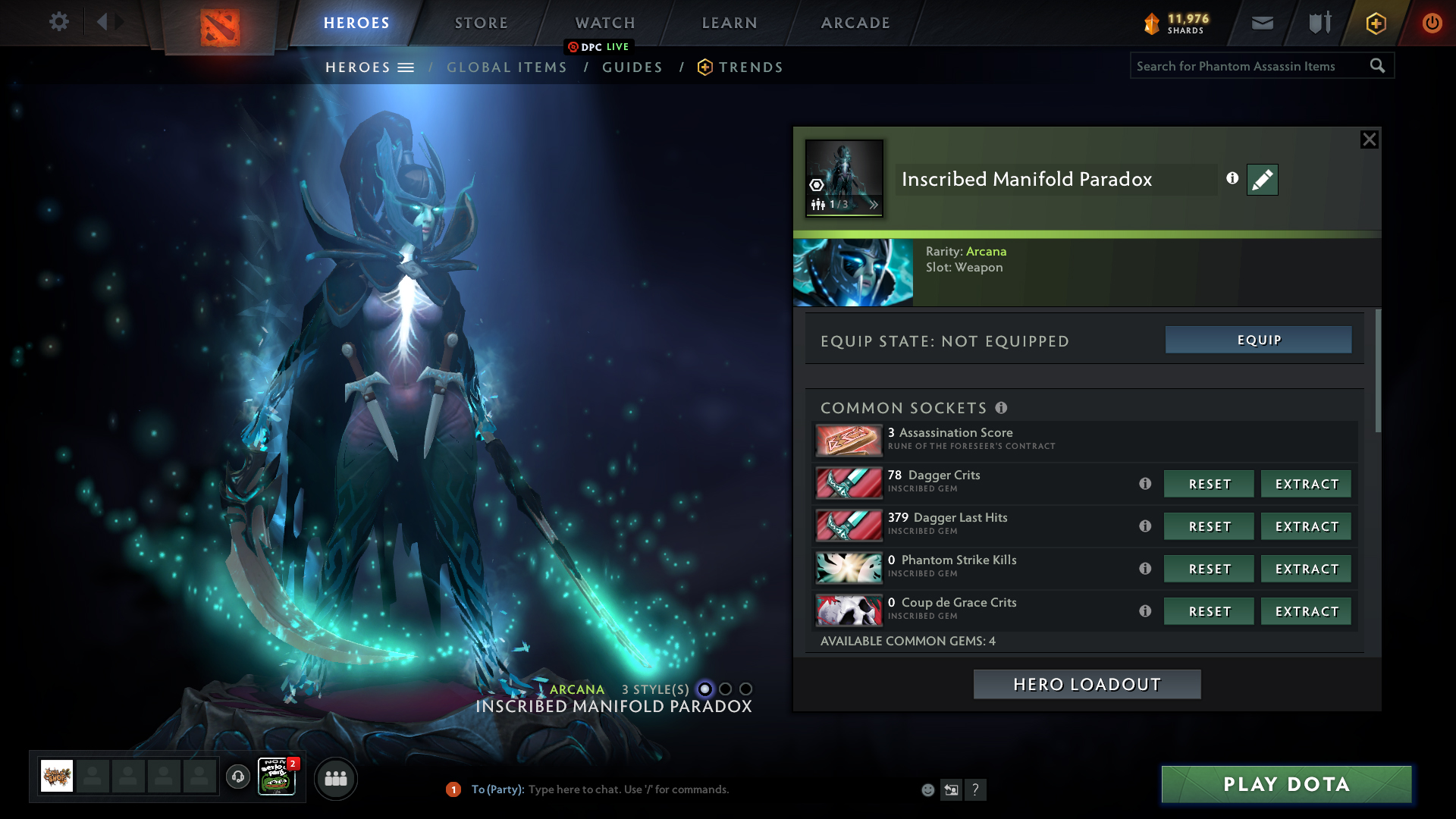1456x819 pixels.
Task: Select Global Items submenu
Action: point(507,67)
